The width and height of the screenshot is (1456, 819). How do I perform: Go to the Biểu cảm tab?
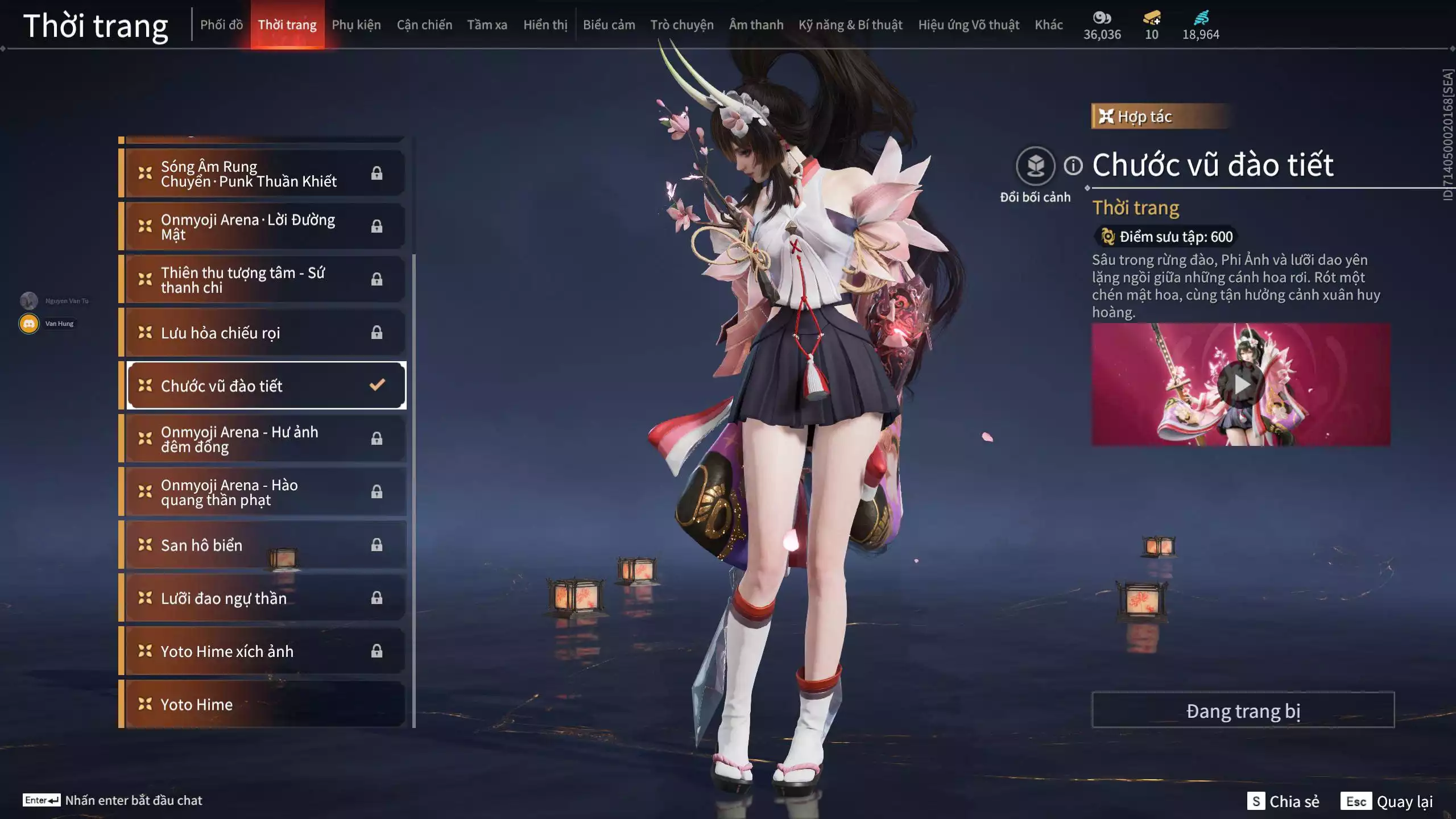click(x=609, y=25)
